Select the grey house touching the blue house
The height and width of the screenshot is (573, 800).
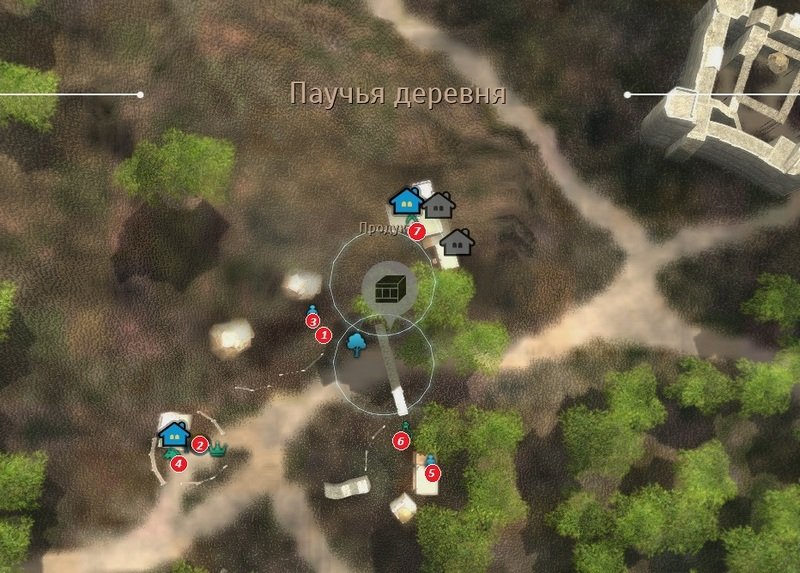tap(438, 205)
